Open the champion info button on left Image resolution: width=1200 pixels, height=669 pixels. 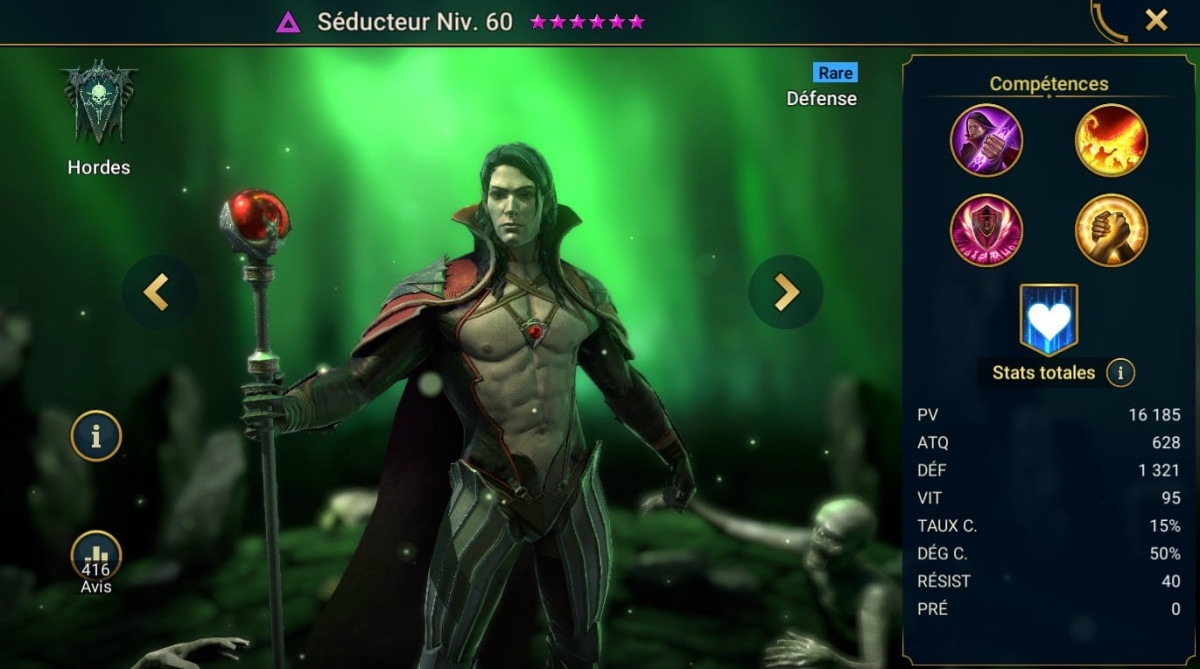point(96,436)
